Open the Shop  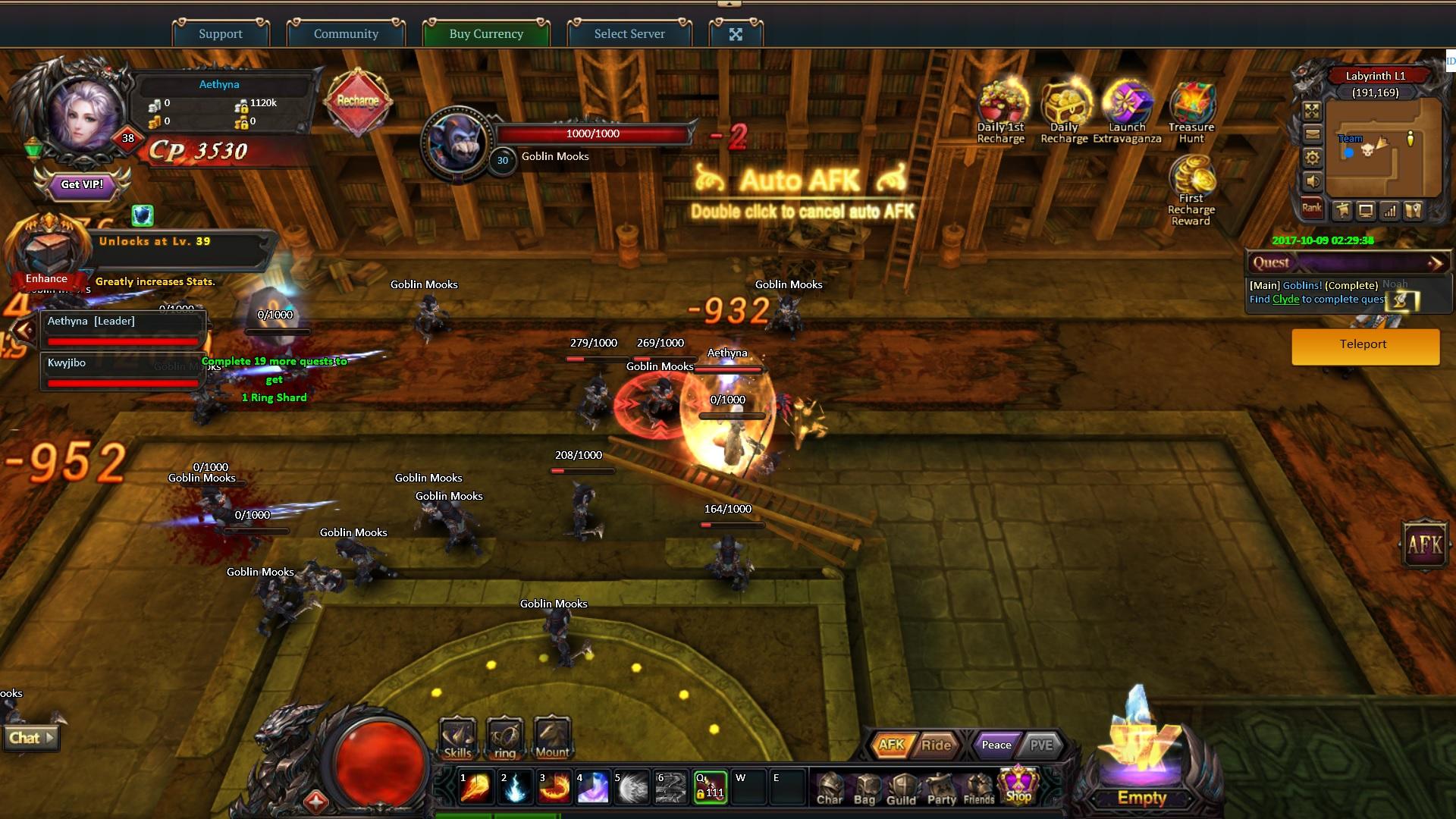click(1018, 786)
